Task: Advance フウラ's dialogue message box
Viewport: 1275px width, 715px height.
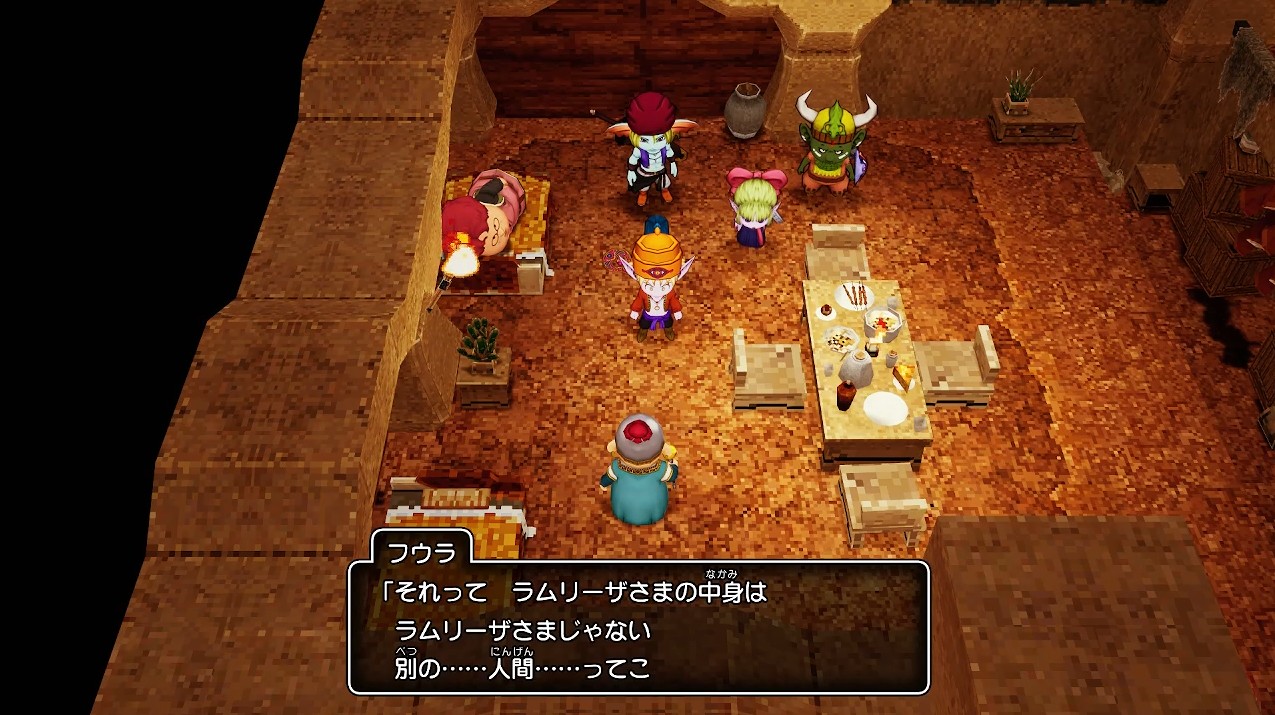Action: coord(638,628)
